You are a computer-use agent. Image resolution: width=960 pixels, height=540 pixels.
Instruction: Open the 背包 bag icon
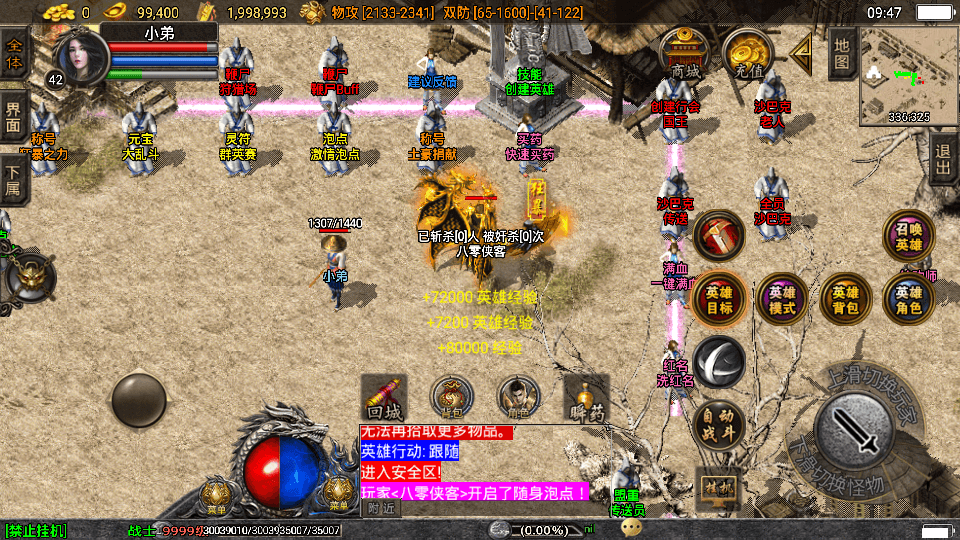[451, 398]
